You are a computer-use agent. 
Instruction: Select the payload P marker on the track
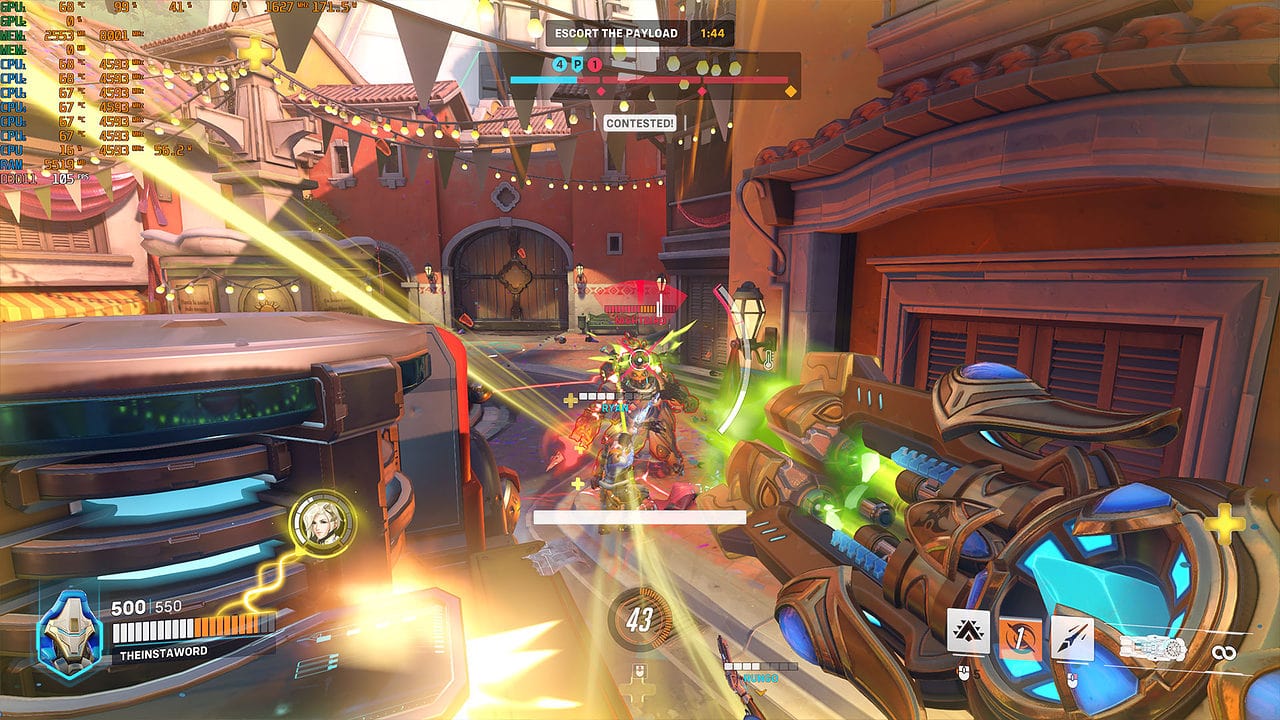coord(577,65)
